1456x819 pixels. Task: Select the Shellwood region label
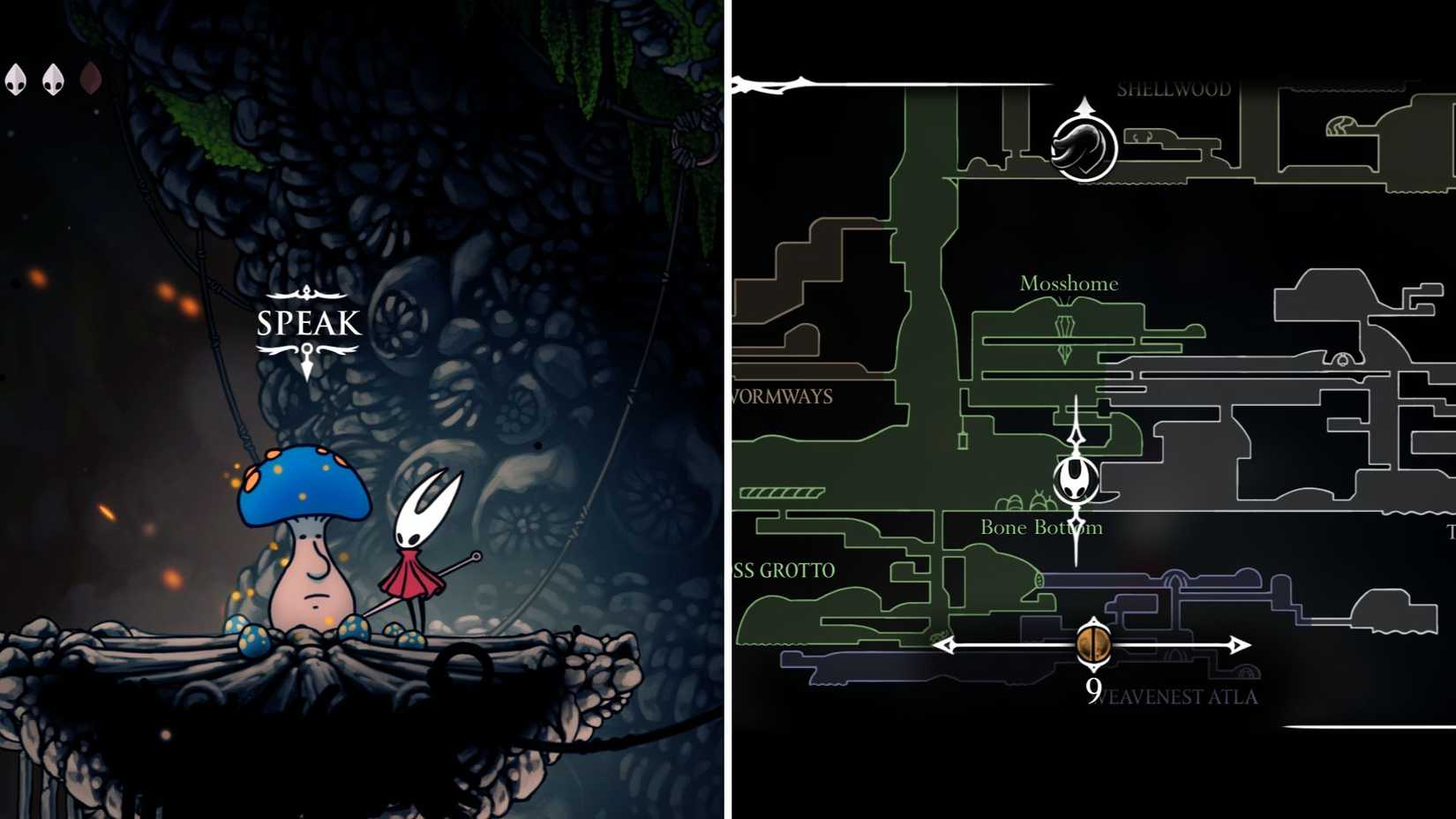(x=1174, y=88)
